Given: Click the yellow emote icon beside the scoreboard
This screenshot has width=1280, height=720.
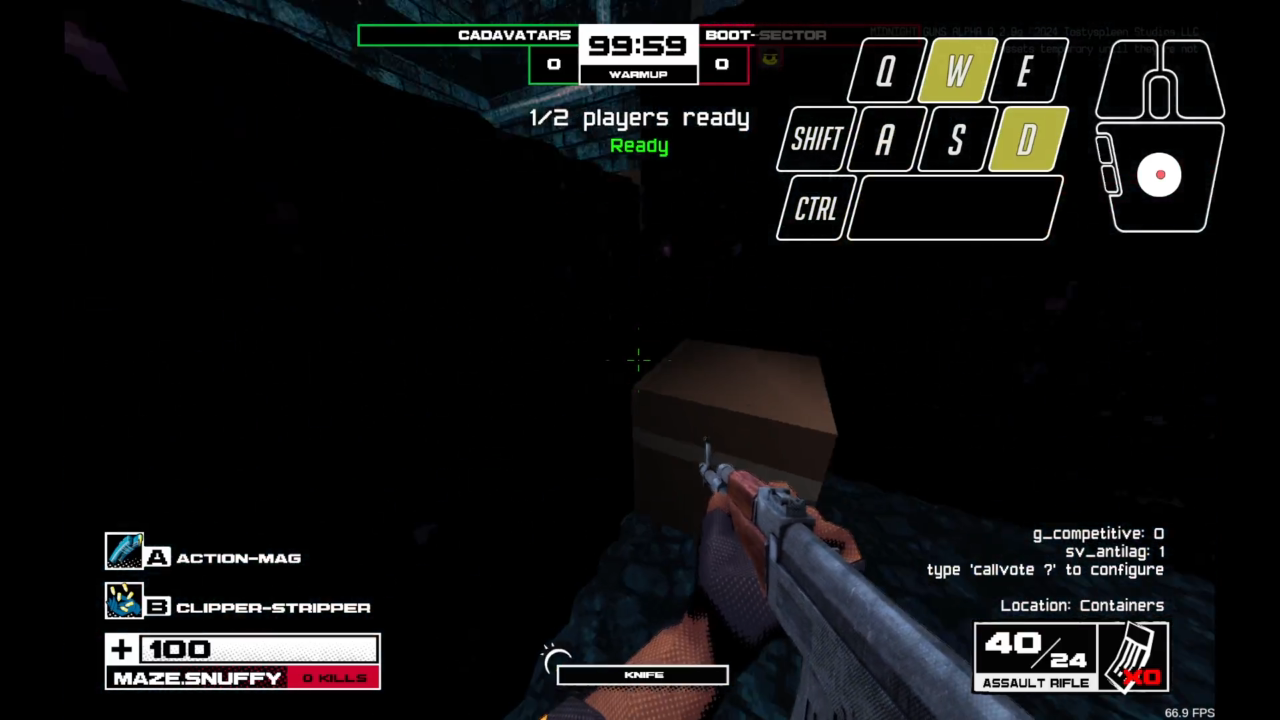Looking at the screenshot, I should [x=769, y=57].
